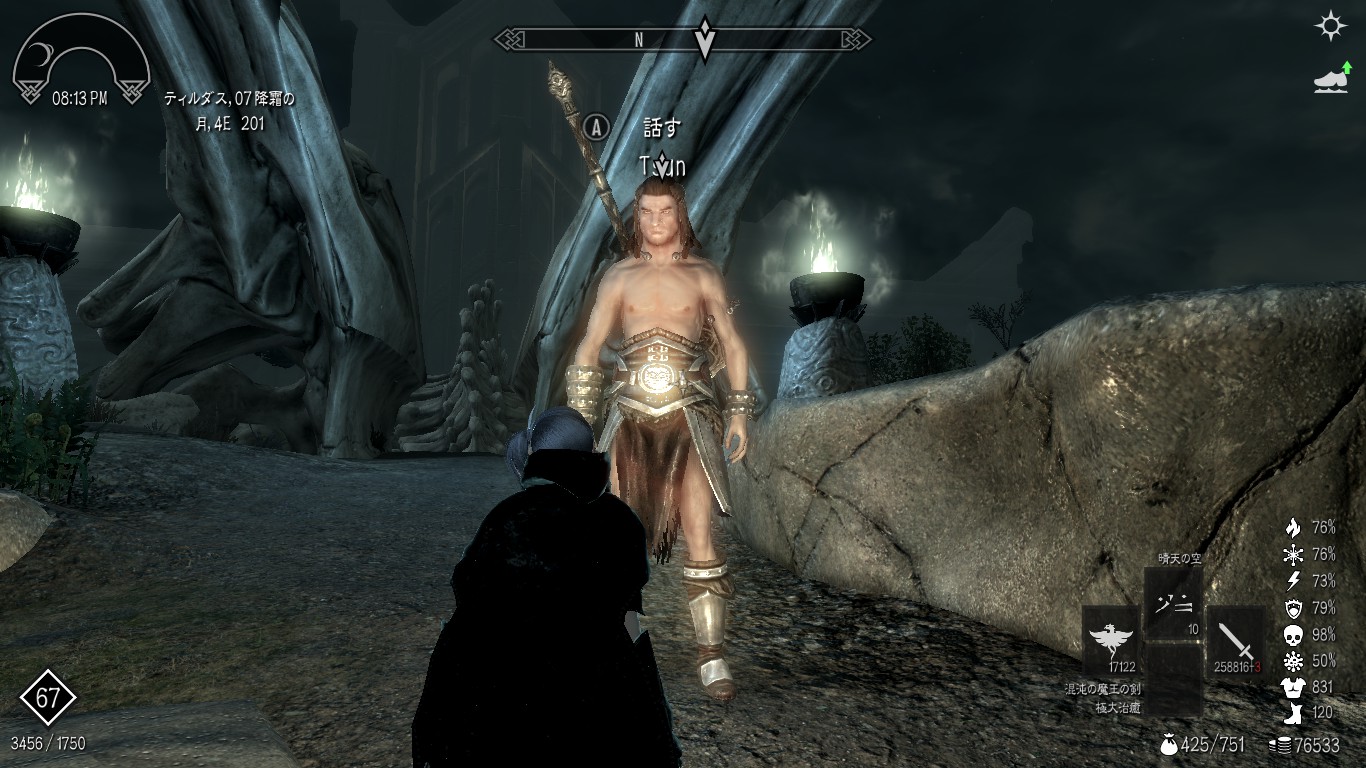Click the moon phase clock widget

pyautogui.click(x=80, y=62)
